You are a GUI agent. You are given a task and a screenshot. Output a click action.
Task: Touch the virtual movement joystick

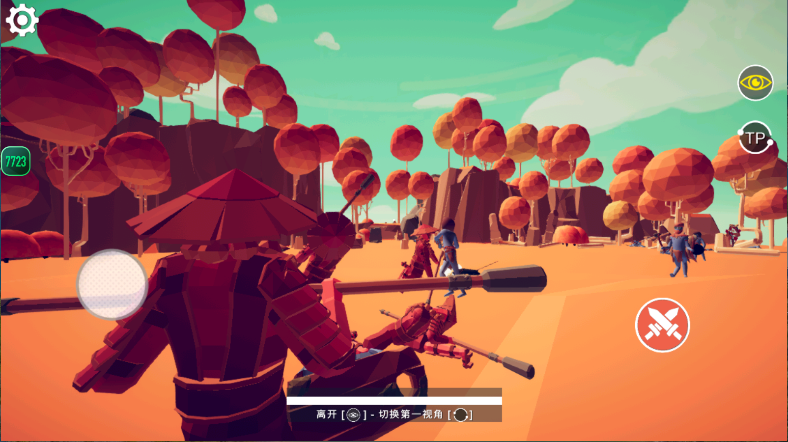pyautogui.click(x=112, y=284)
